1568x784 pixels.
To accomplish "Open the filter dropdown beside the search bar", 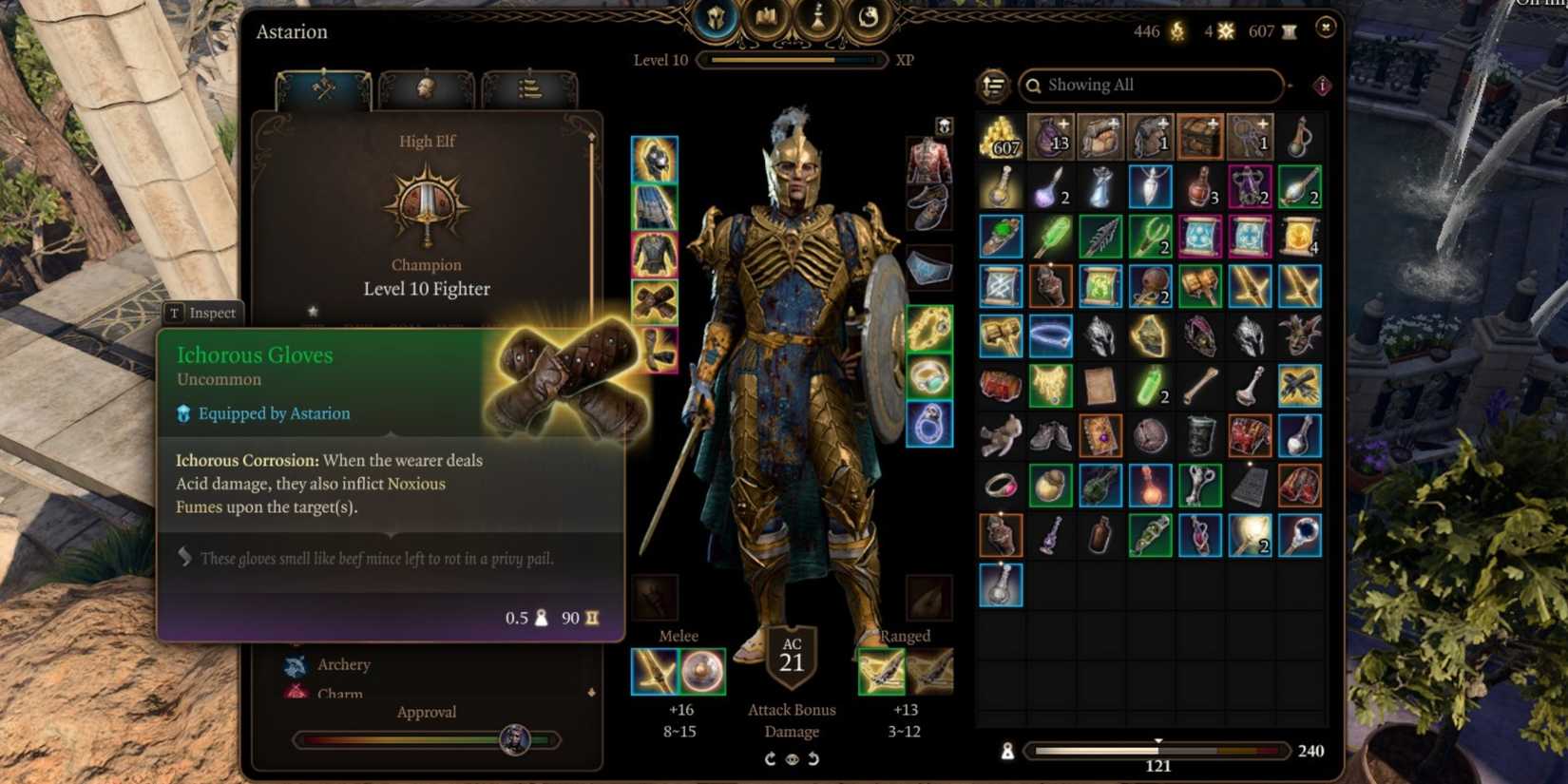I will click(x=1289, y=86).
